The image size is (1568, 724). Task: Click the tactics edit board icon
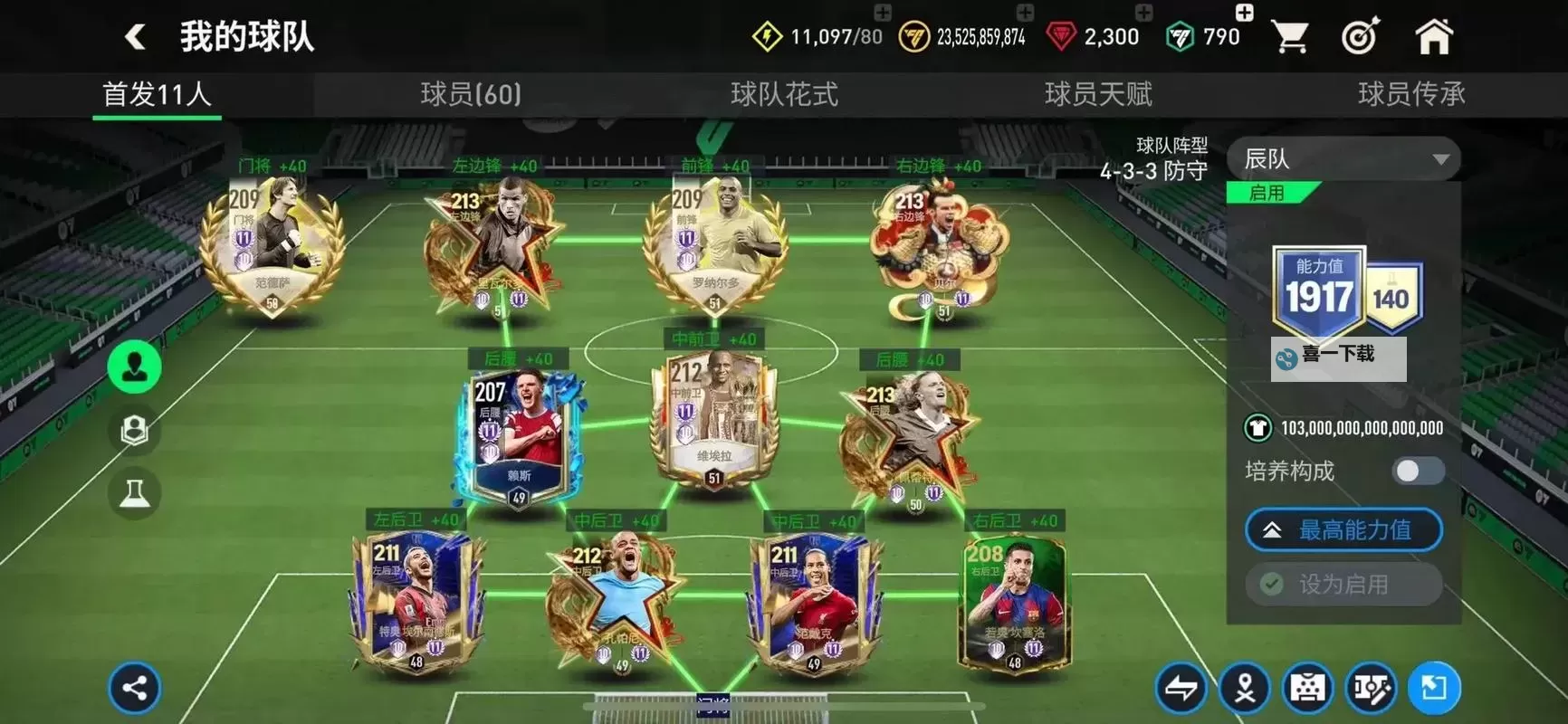[1372, 688]
